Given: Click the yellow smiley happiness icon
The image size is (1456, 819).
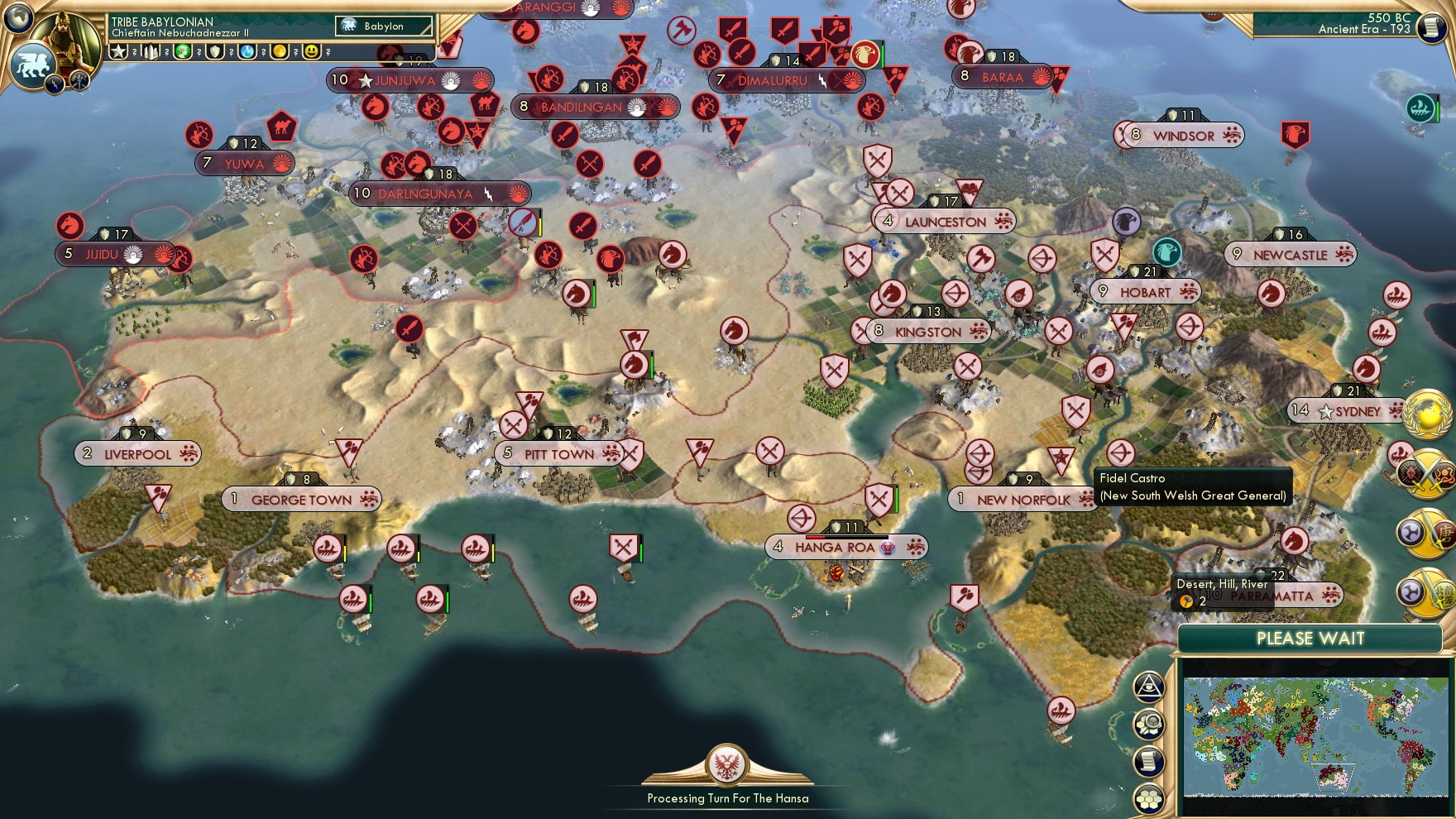Looking at the screenshot, I should coord(312,51).
